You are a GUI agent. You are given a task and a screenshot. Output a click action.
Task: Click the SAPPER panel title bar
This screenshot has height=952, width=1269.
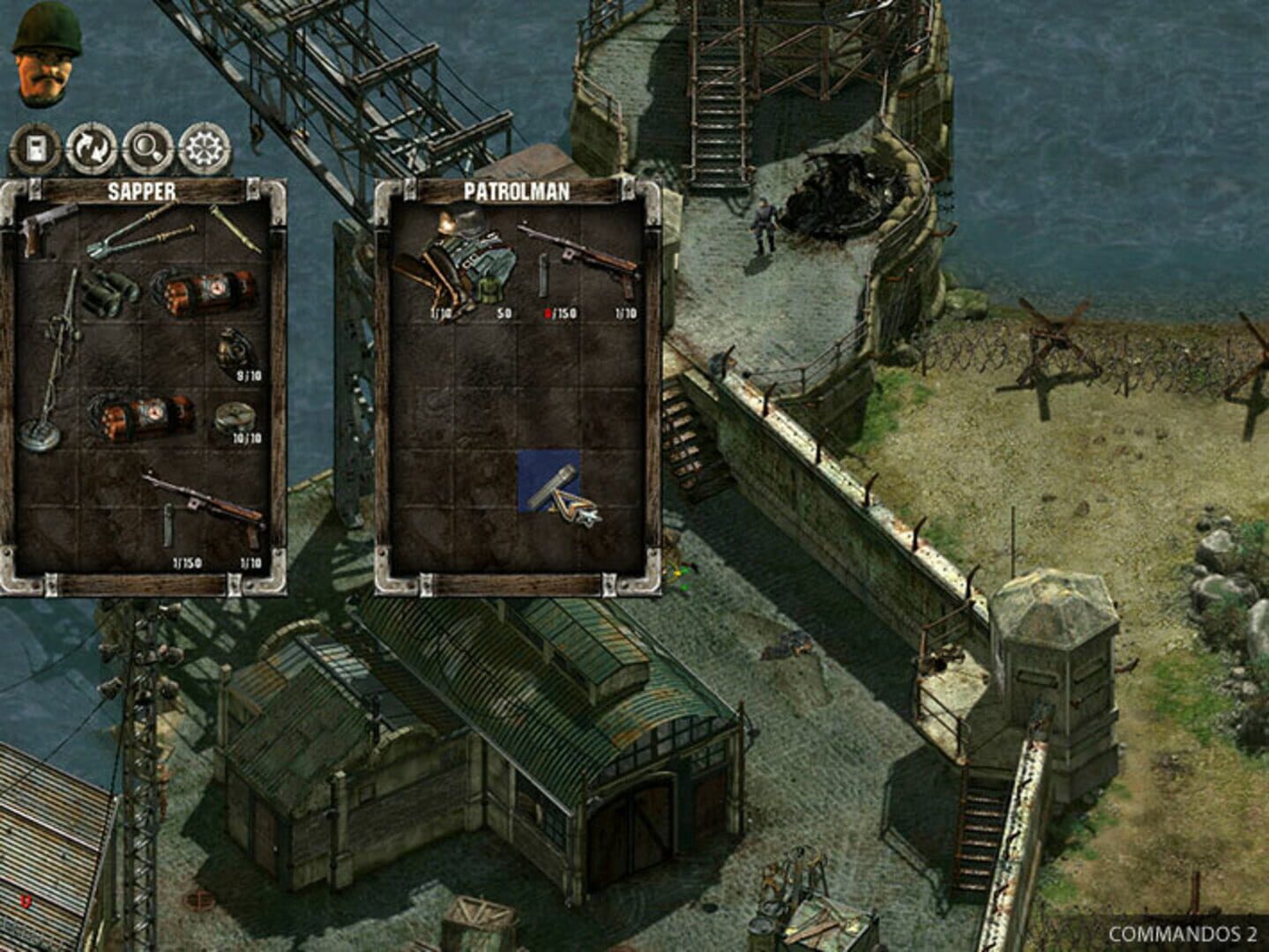click(x=141, y=188)
